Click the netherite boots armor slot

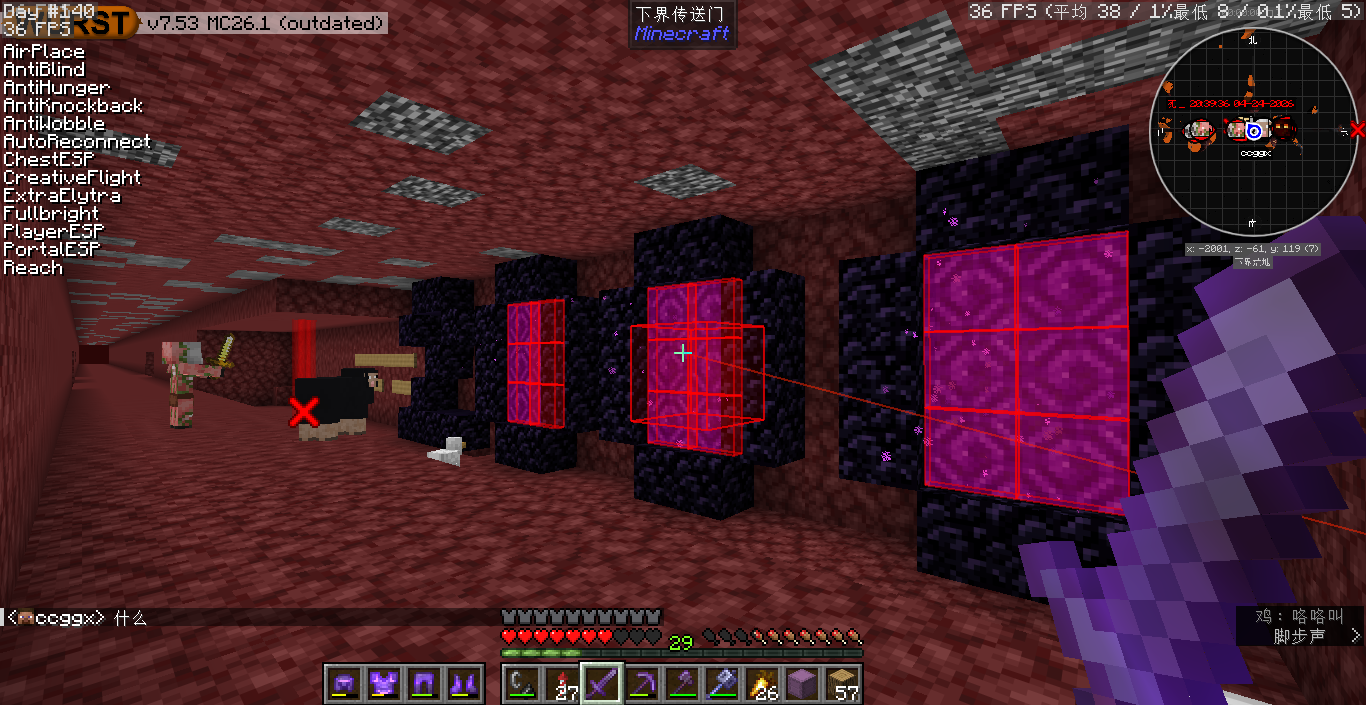[464, 684]
